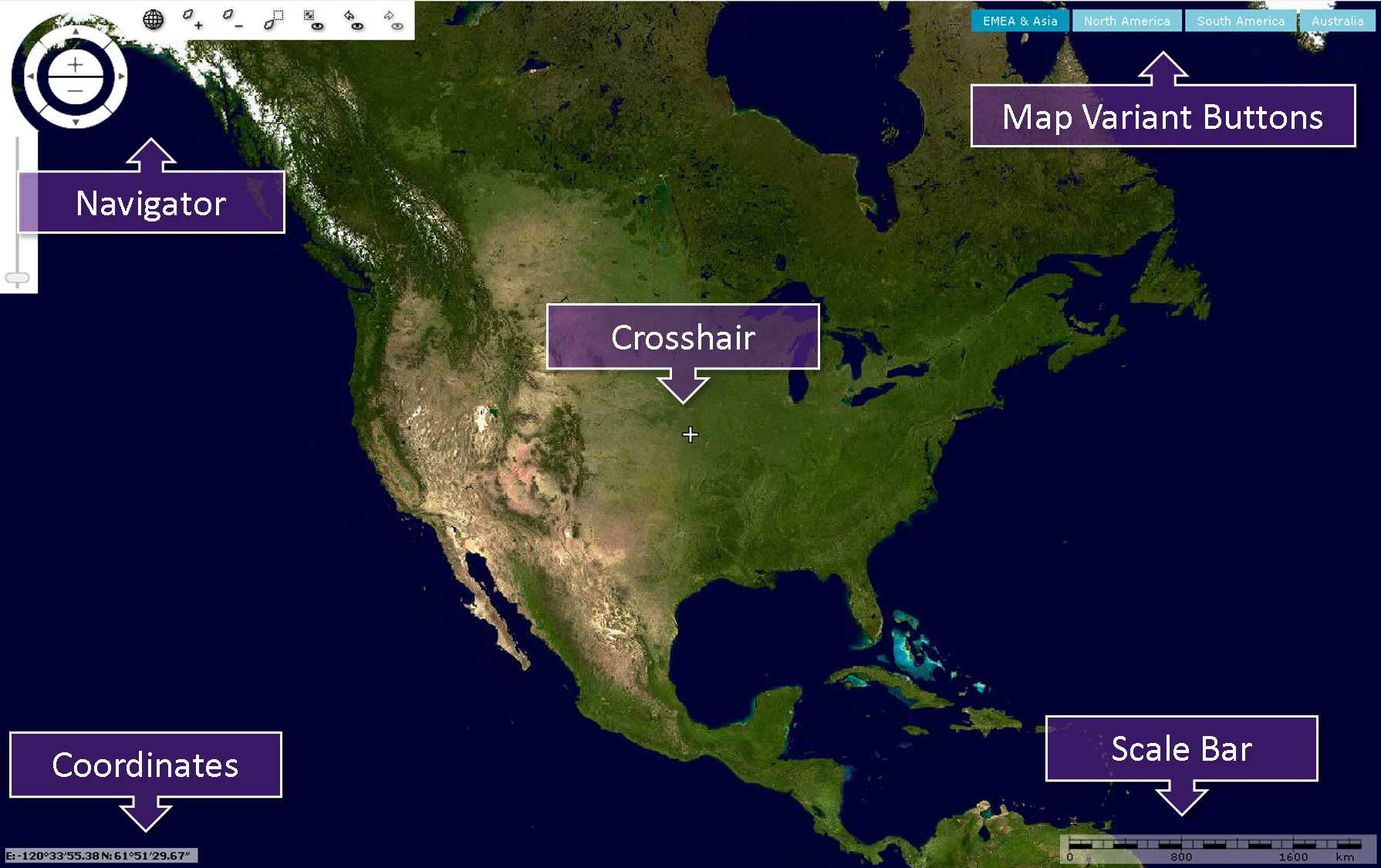
Task: Go forward to the next map view
Action: click(393, 19)
